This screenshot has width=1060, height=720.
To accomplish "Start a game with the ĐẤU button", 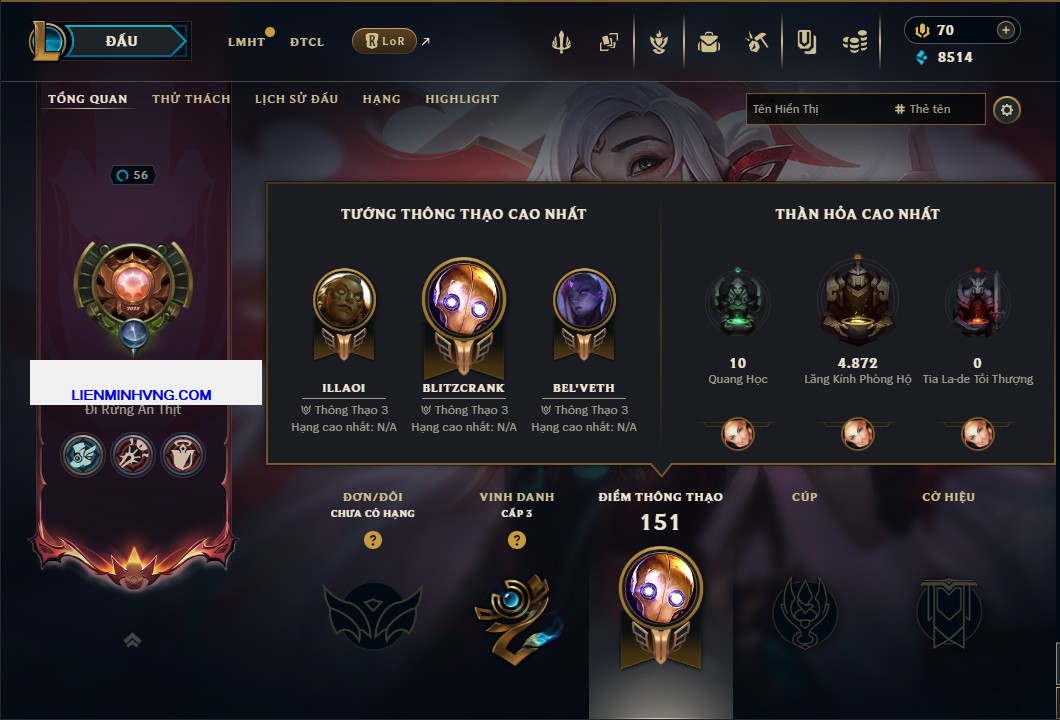I will pyautogui.click(x=121, y=41).
